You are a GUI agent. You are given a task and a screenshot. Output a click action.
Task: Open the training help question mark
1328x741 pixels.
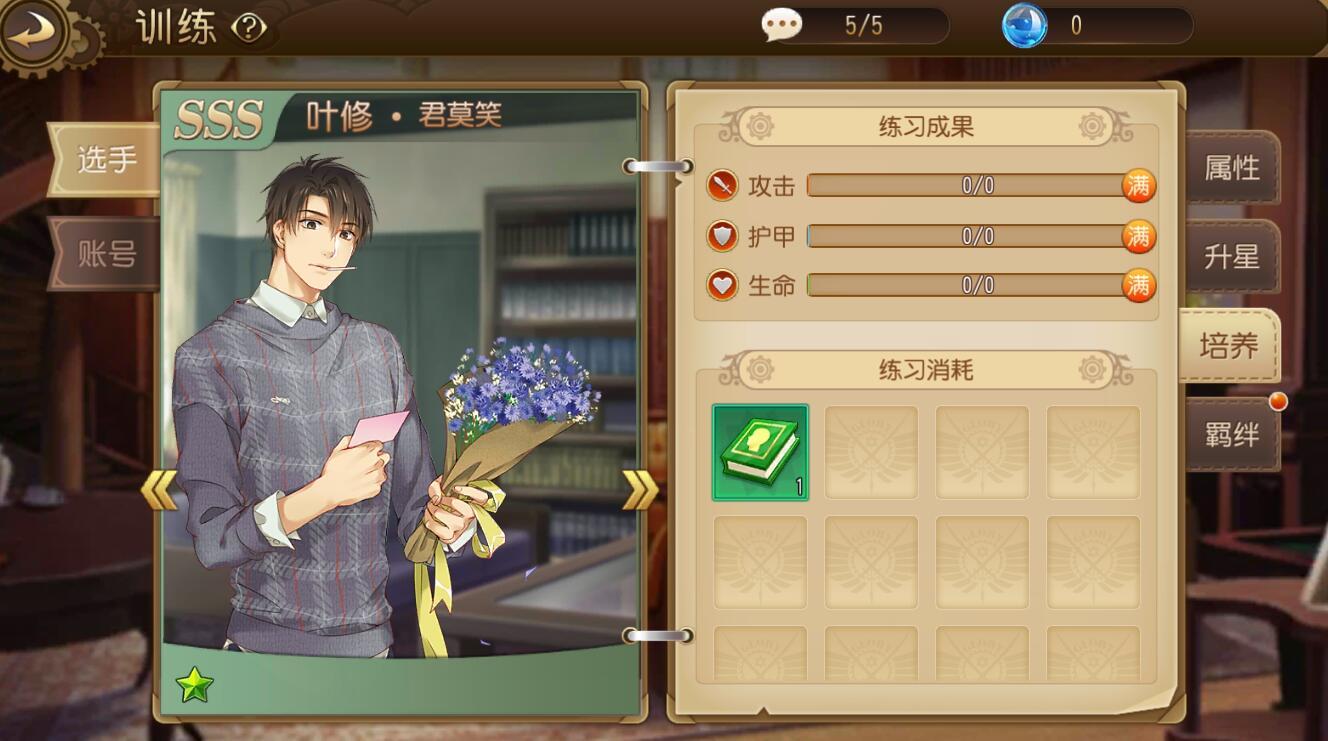(248, 28)
